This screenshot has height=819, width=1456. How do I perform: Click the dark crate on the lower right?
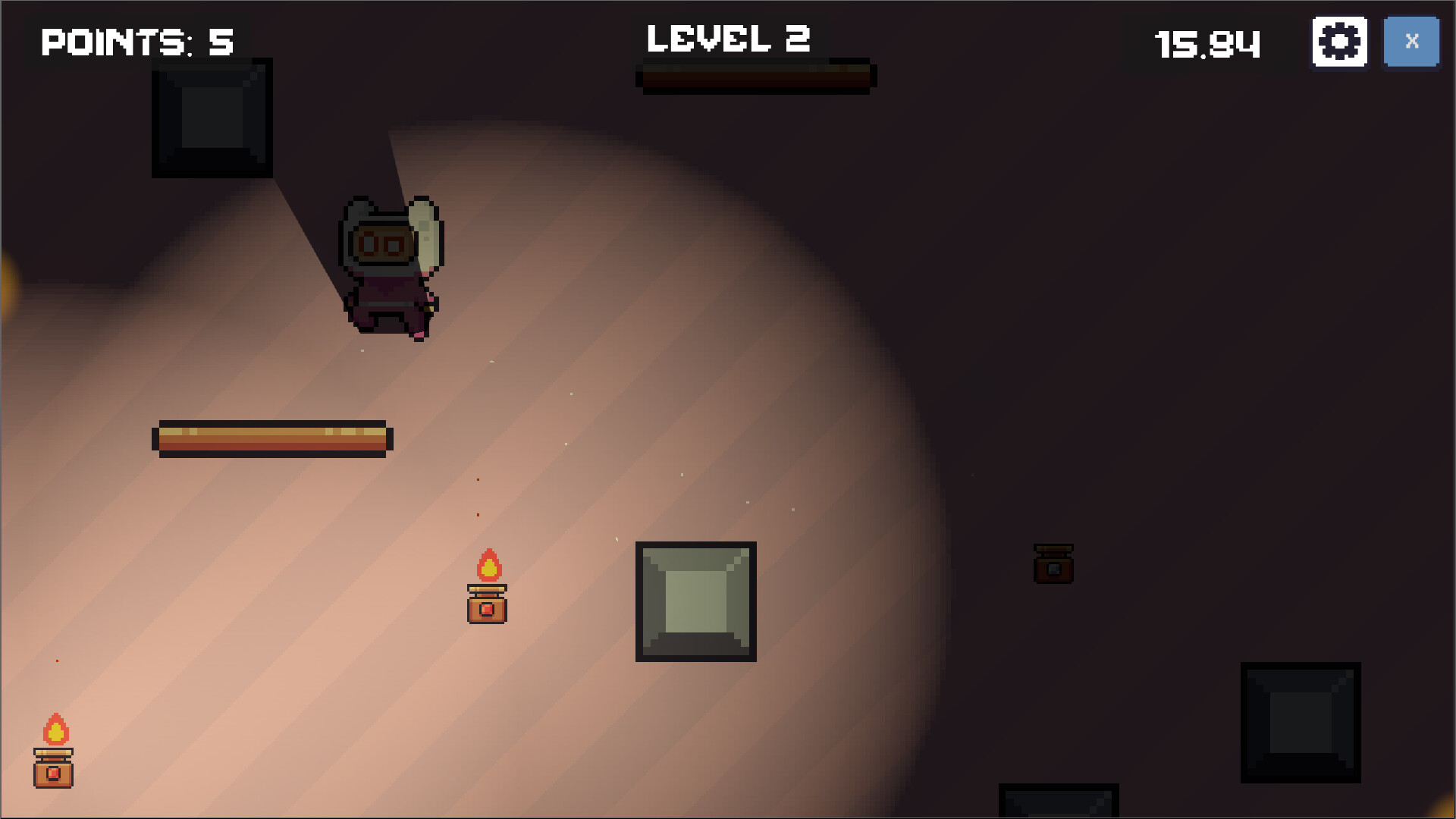pyautogui.click(x=1300, y=722)
